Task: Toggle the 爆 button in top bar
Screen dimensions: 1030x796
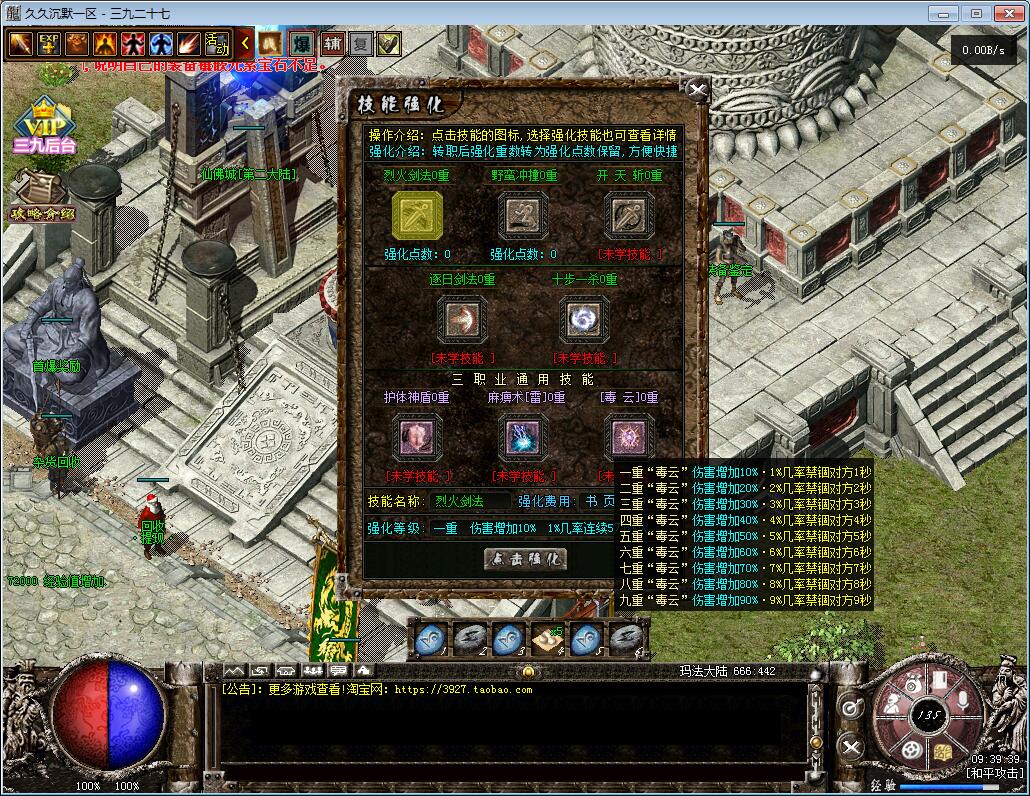Action: pyautogui.click(x=301, y=44)
